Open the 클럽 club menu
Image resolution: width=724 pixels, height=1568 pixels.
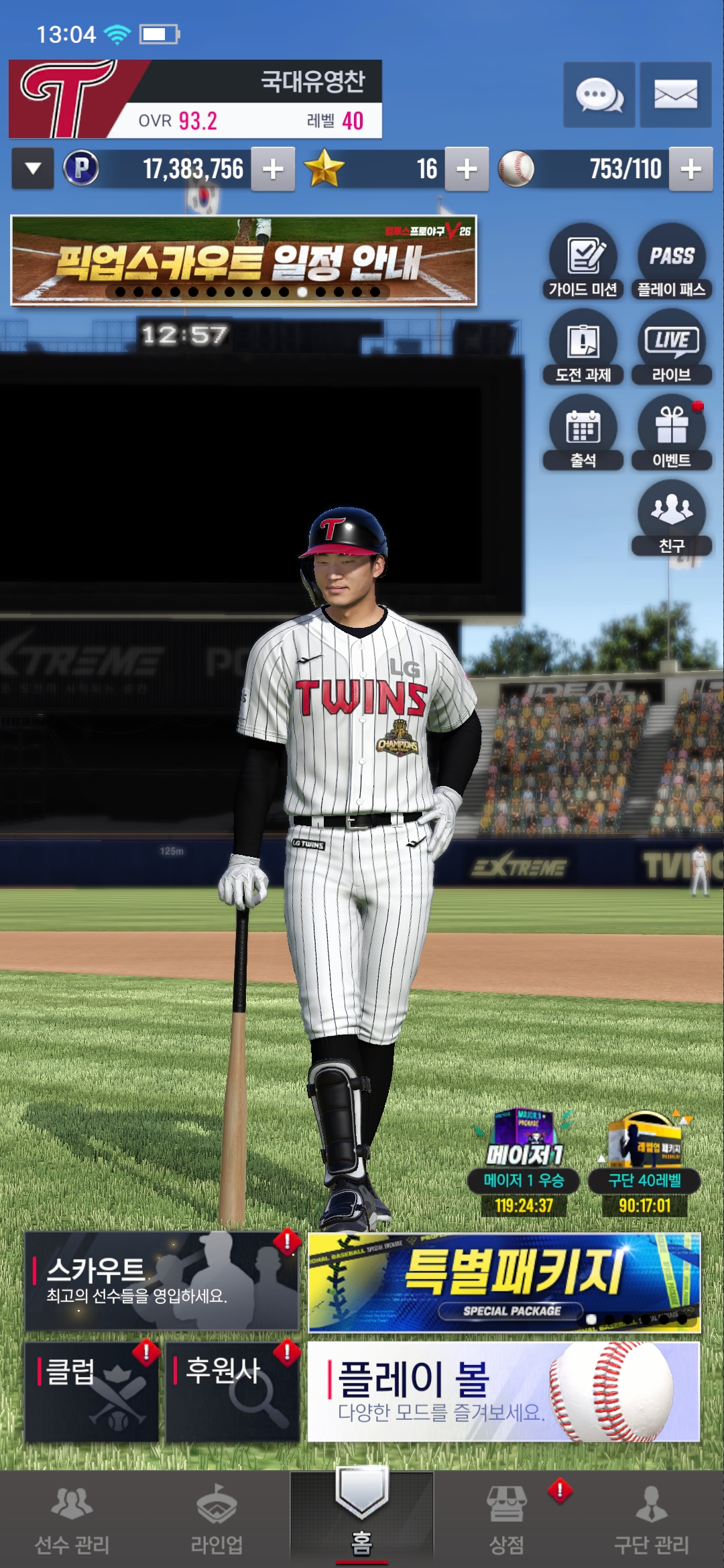(x=92, y=1391)
